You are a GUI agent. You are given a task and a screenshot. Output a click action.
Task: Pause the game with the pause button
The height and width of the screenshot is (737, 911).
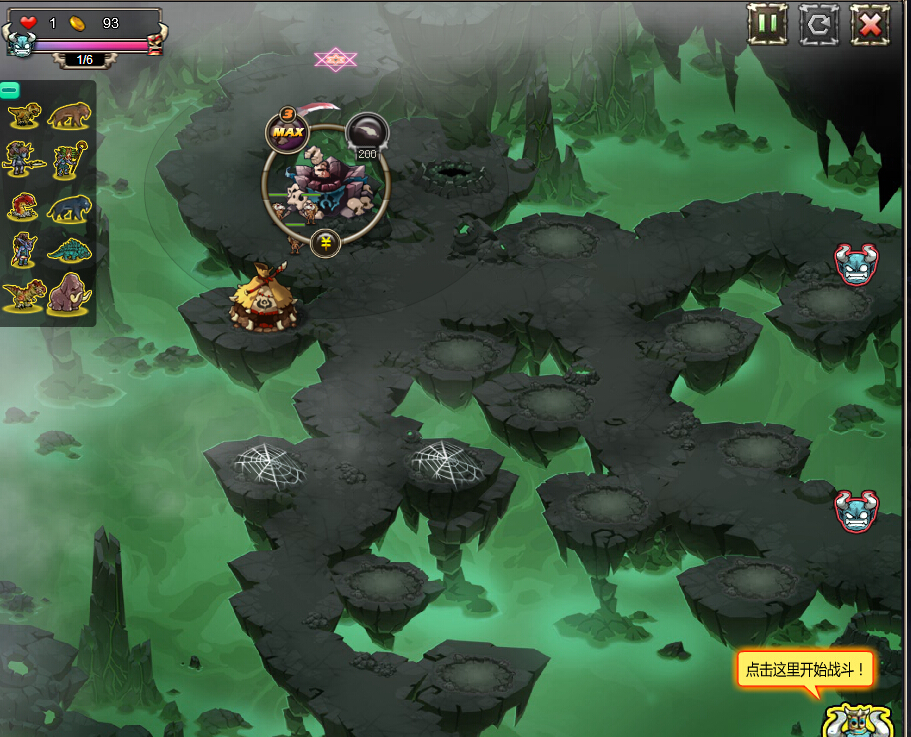[767, 24]
